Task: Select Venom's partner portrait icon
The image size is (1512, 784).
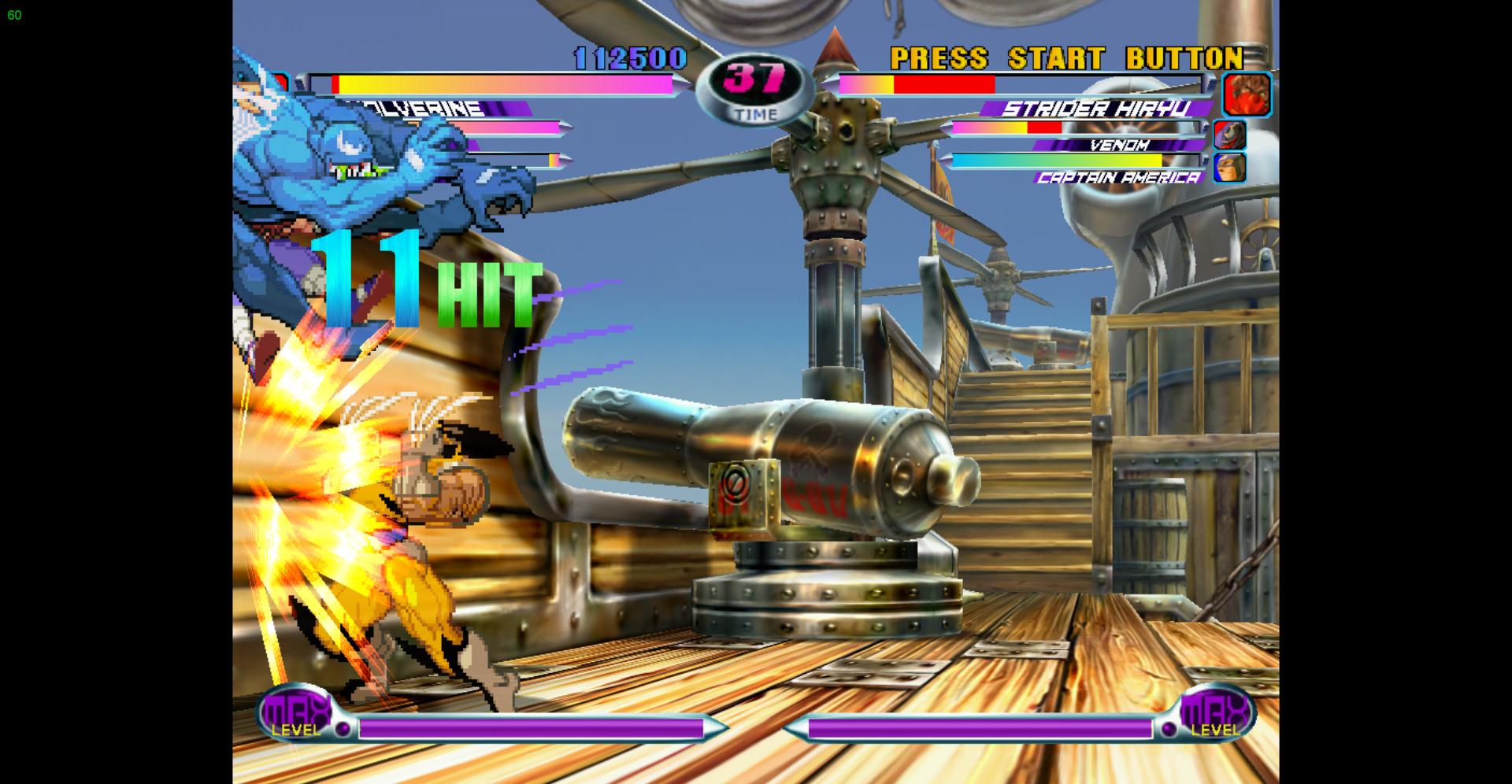Action: coord(1229,135)
